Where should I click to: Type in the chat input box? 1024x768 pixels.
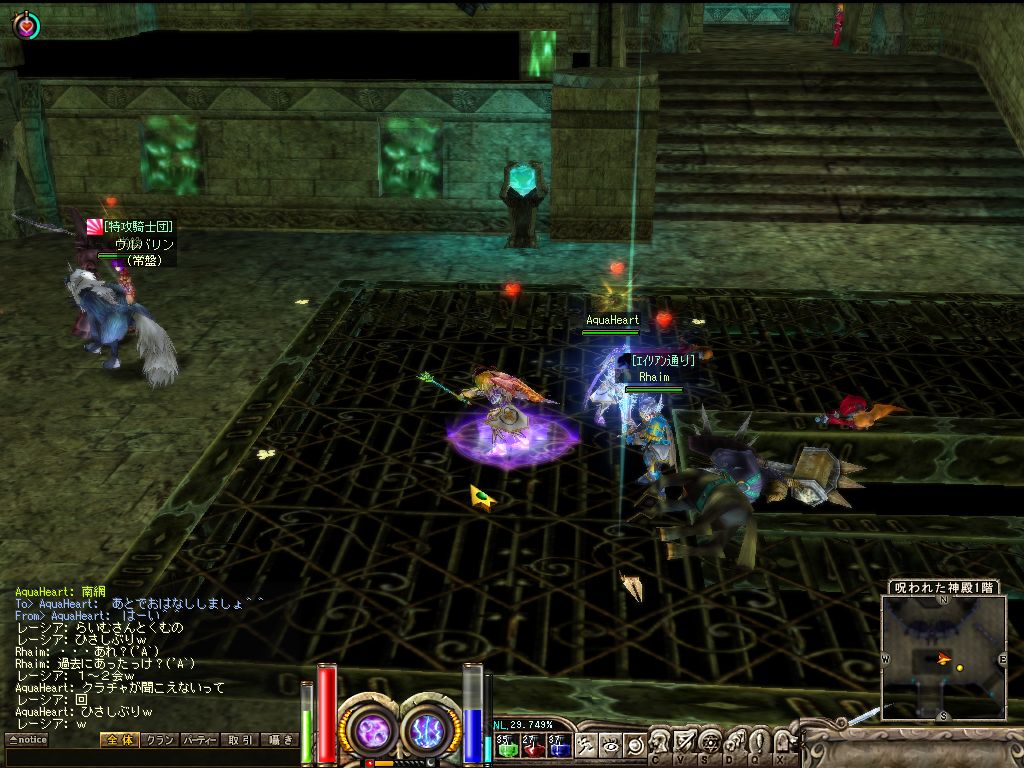[150, 758]
